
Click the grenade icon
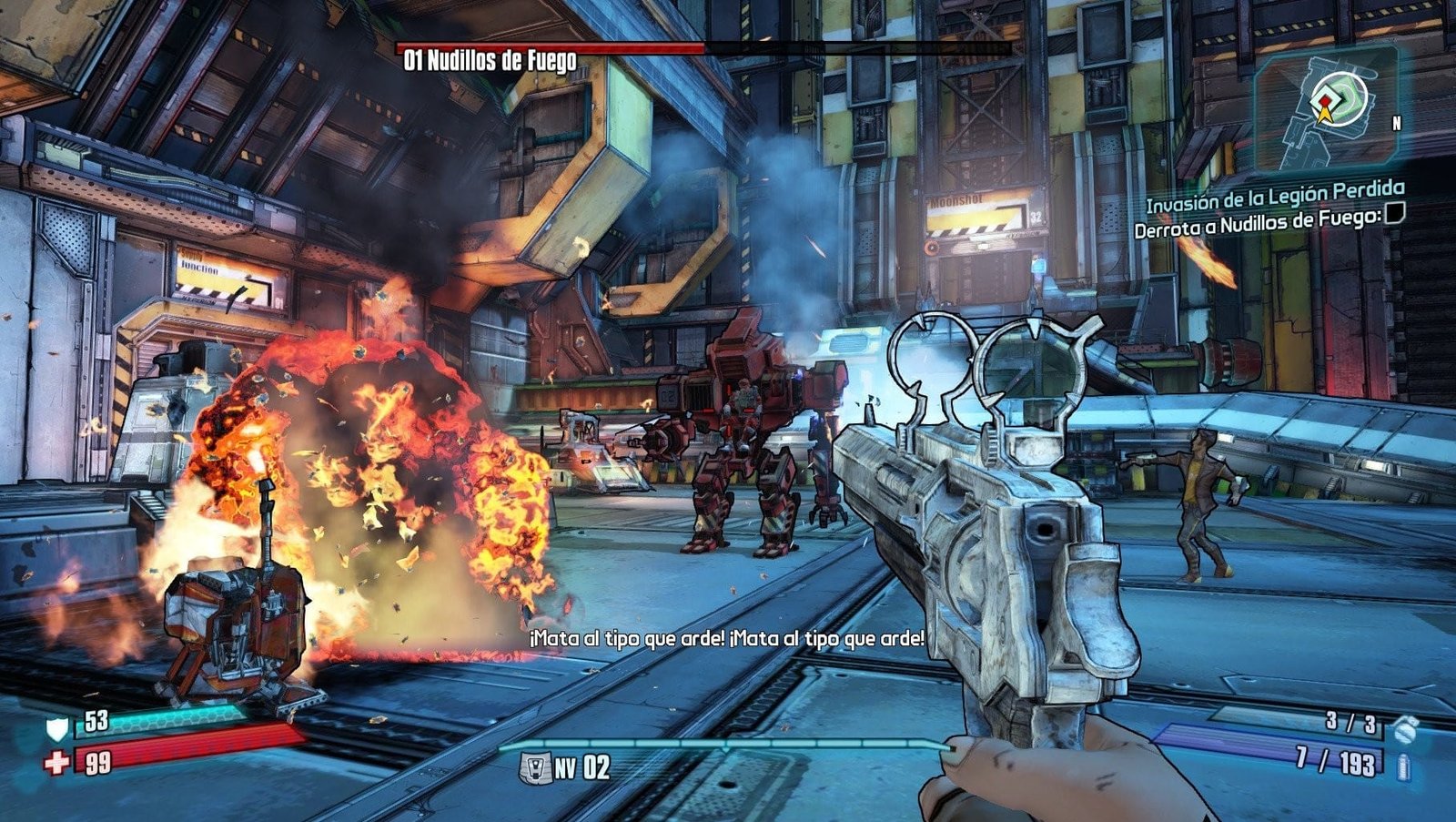tap(1405, 726)
